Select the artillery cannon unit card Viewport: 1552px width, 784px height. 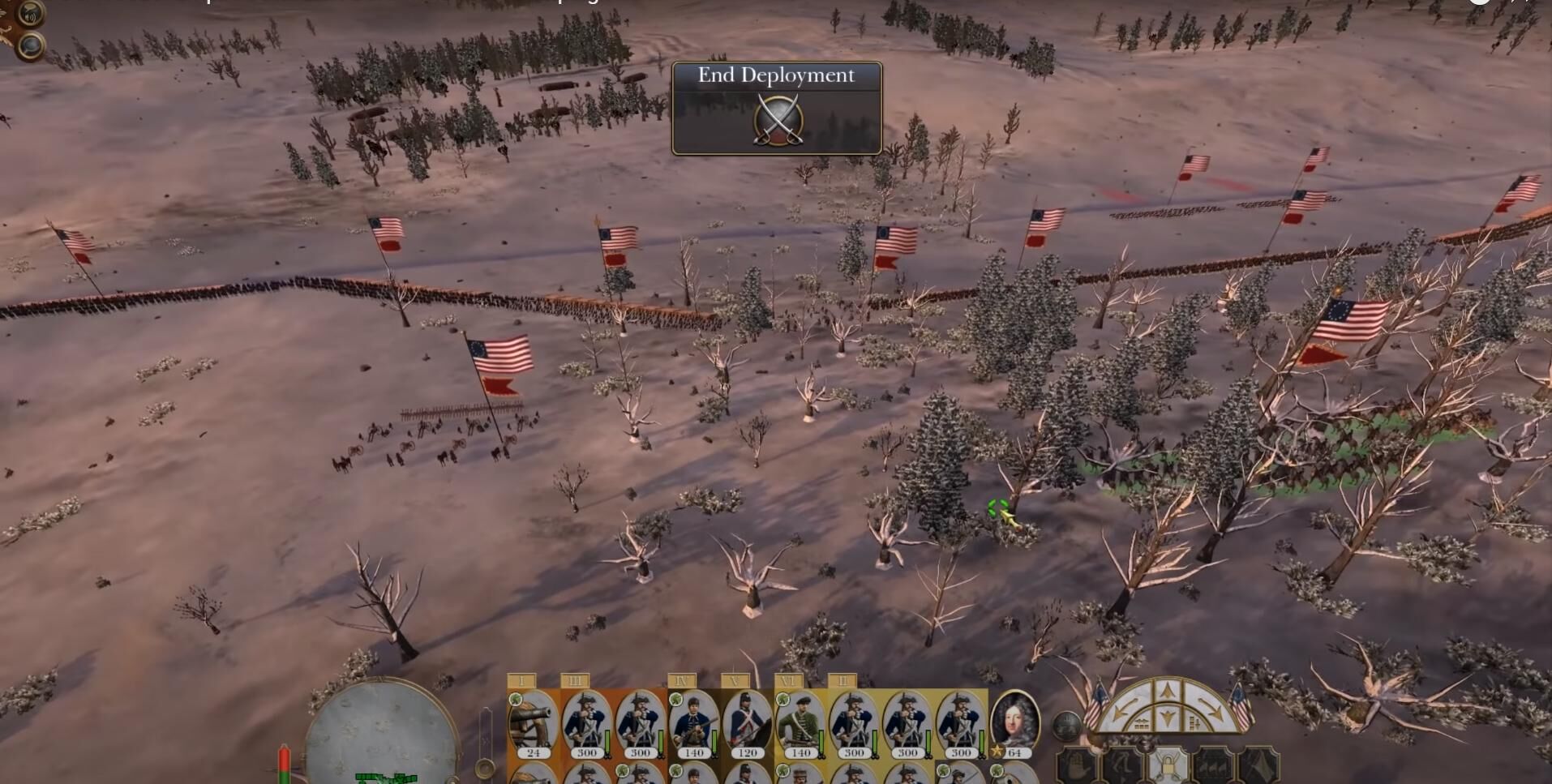(533, 722)
